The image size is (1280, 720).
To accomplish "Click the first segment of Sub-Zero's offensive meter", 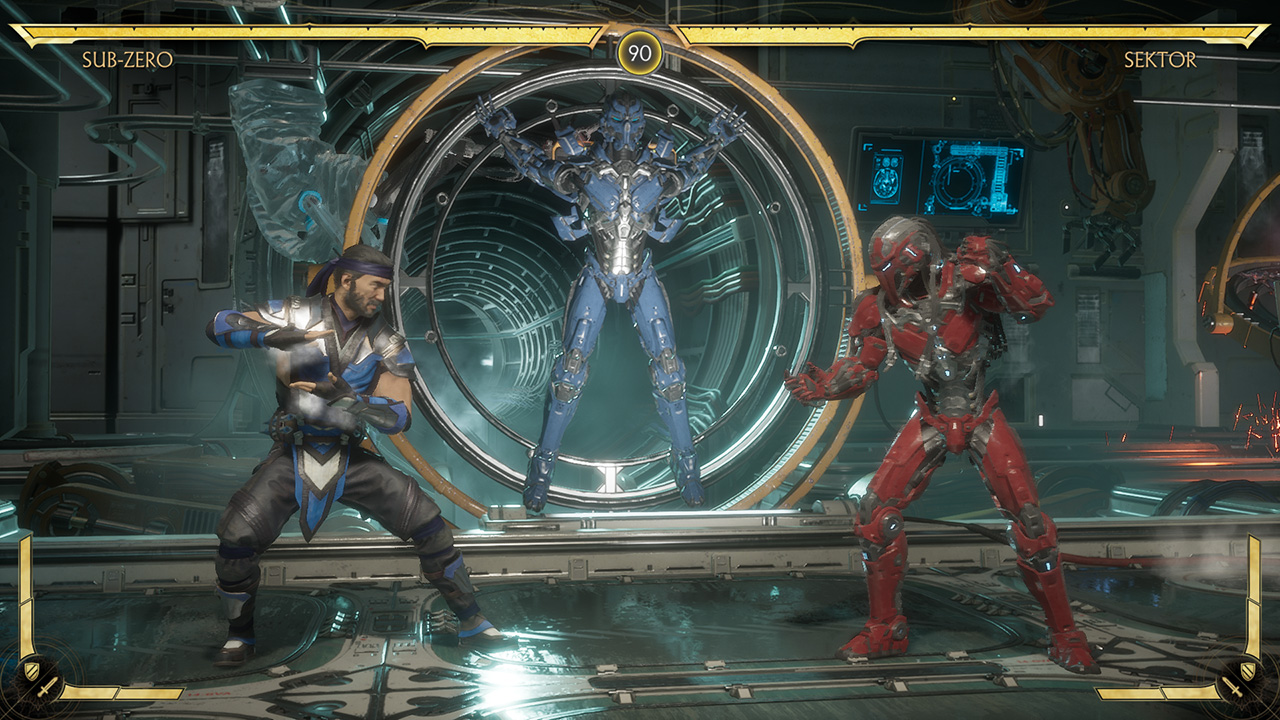I will pos(90,692).
